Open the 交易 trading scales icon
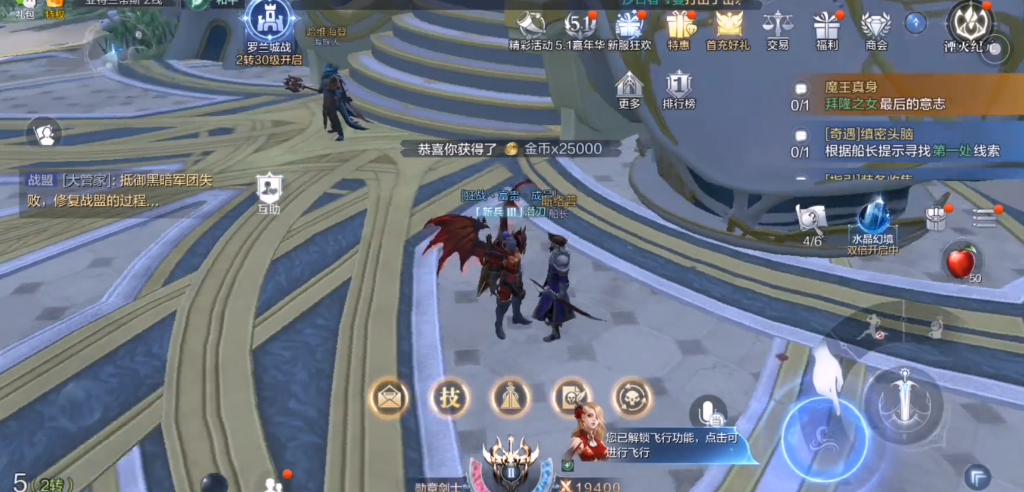Screen dimensions: 1024x492 (777, 27)
